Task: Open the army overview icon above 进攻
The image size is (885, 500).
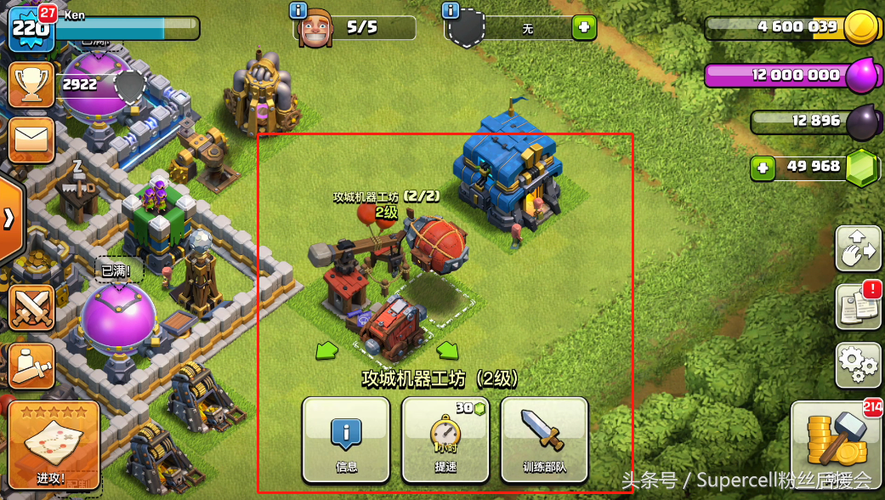Action: click(x=30, y=365)
